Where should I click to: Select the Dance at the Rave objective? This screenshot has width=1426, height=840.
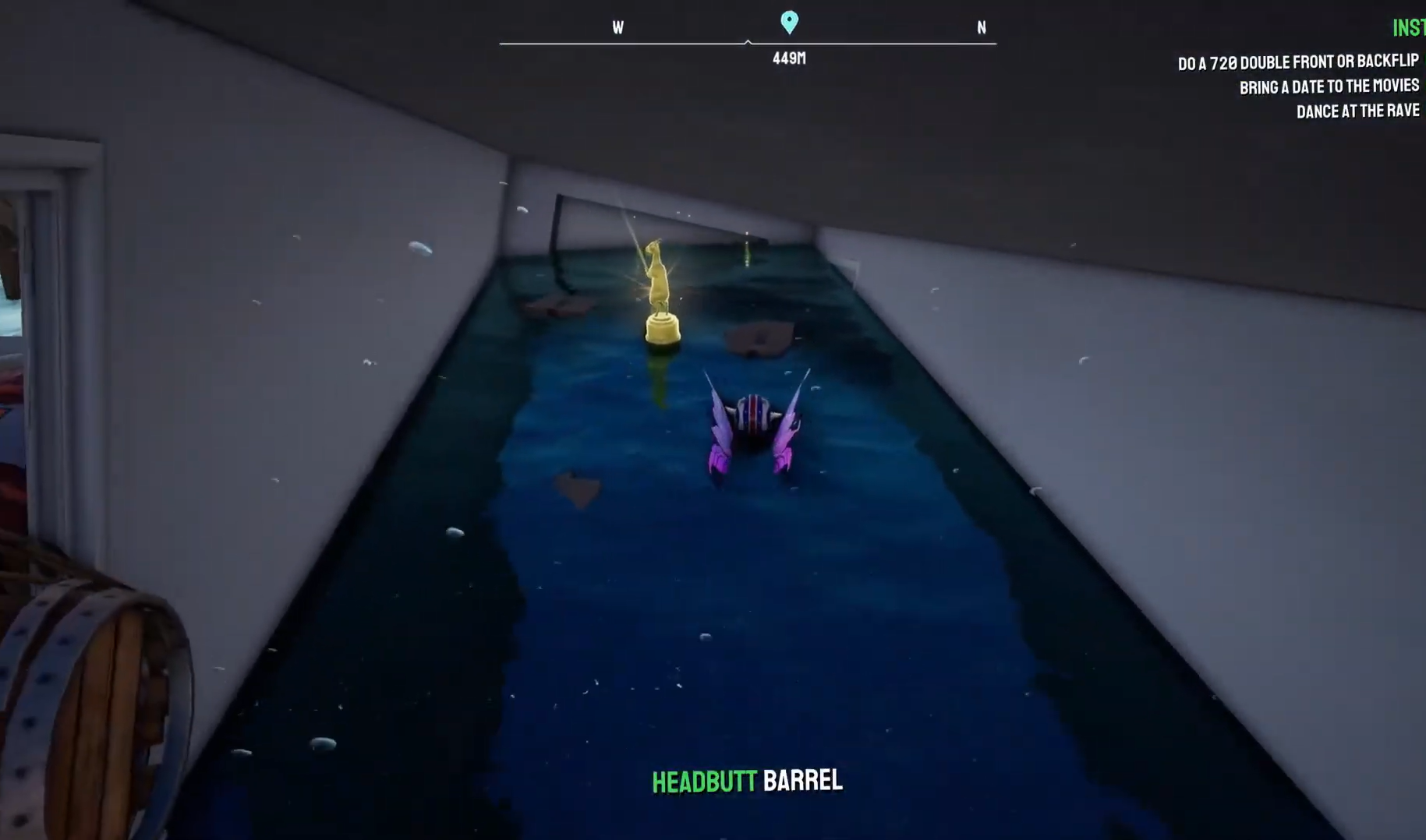1357,111
